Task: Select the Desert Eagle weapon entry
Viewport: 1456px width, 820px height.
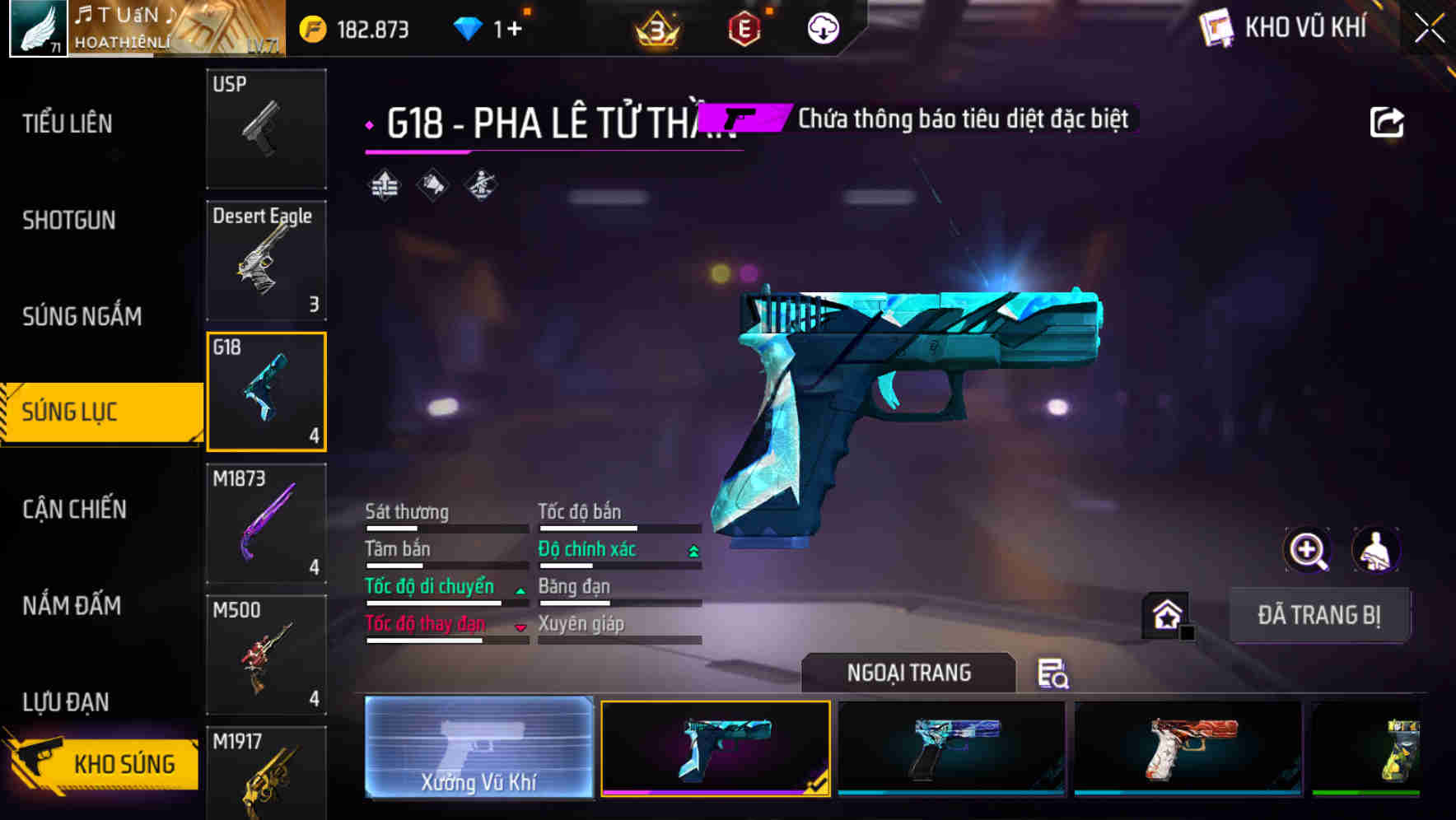Action: (266, 260)
